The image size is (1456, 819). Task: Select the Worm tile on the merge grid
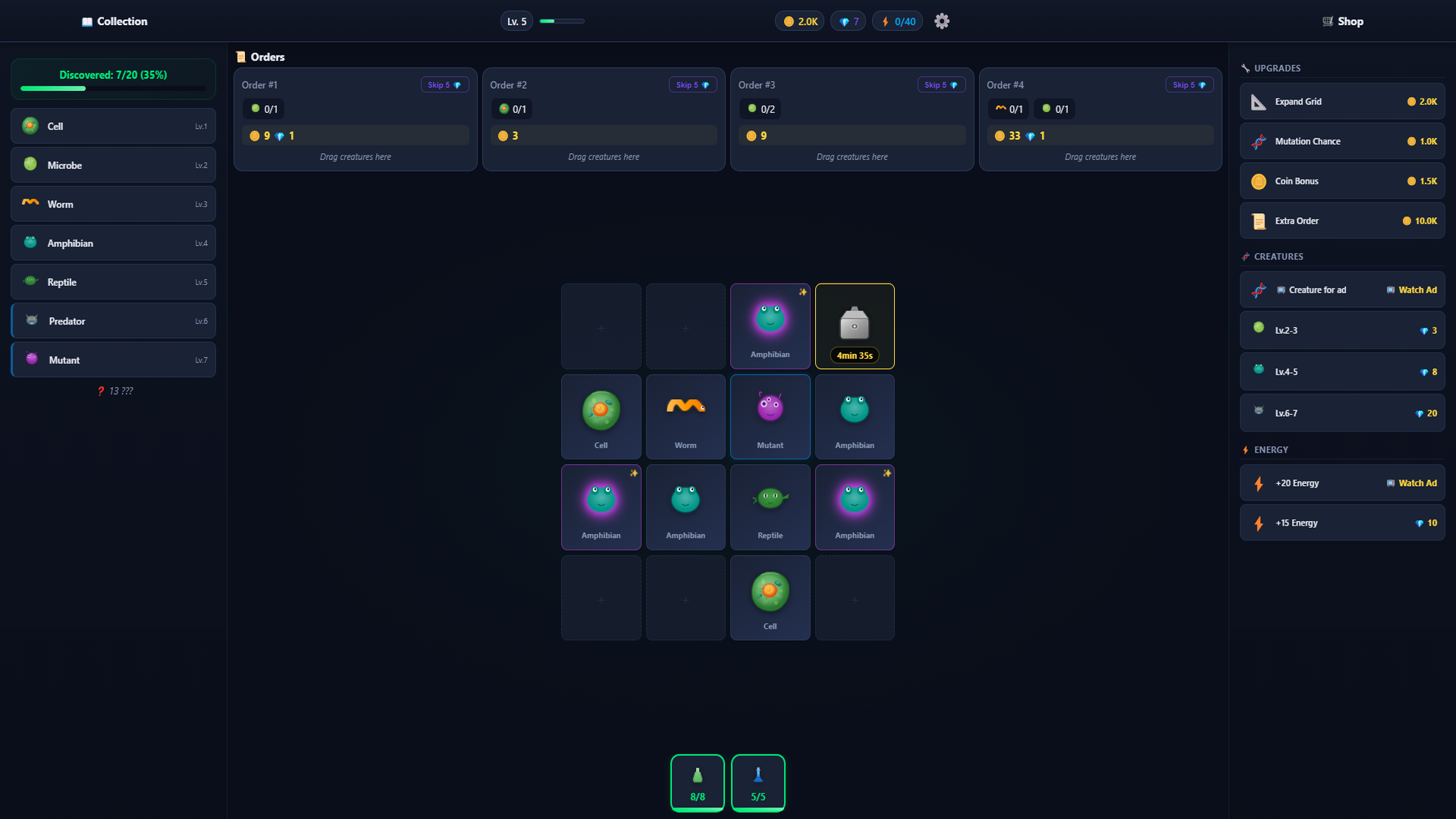coord(685,416)
